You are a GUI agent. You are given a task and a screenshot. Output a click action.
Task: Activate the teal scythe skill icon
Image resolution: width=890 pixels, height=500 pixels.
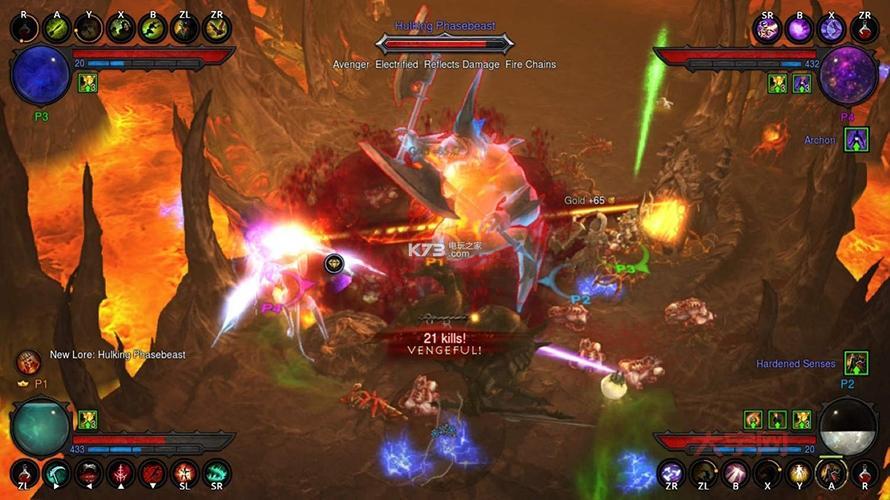coord(56,474)
